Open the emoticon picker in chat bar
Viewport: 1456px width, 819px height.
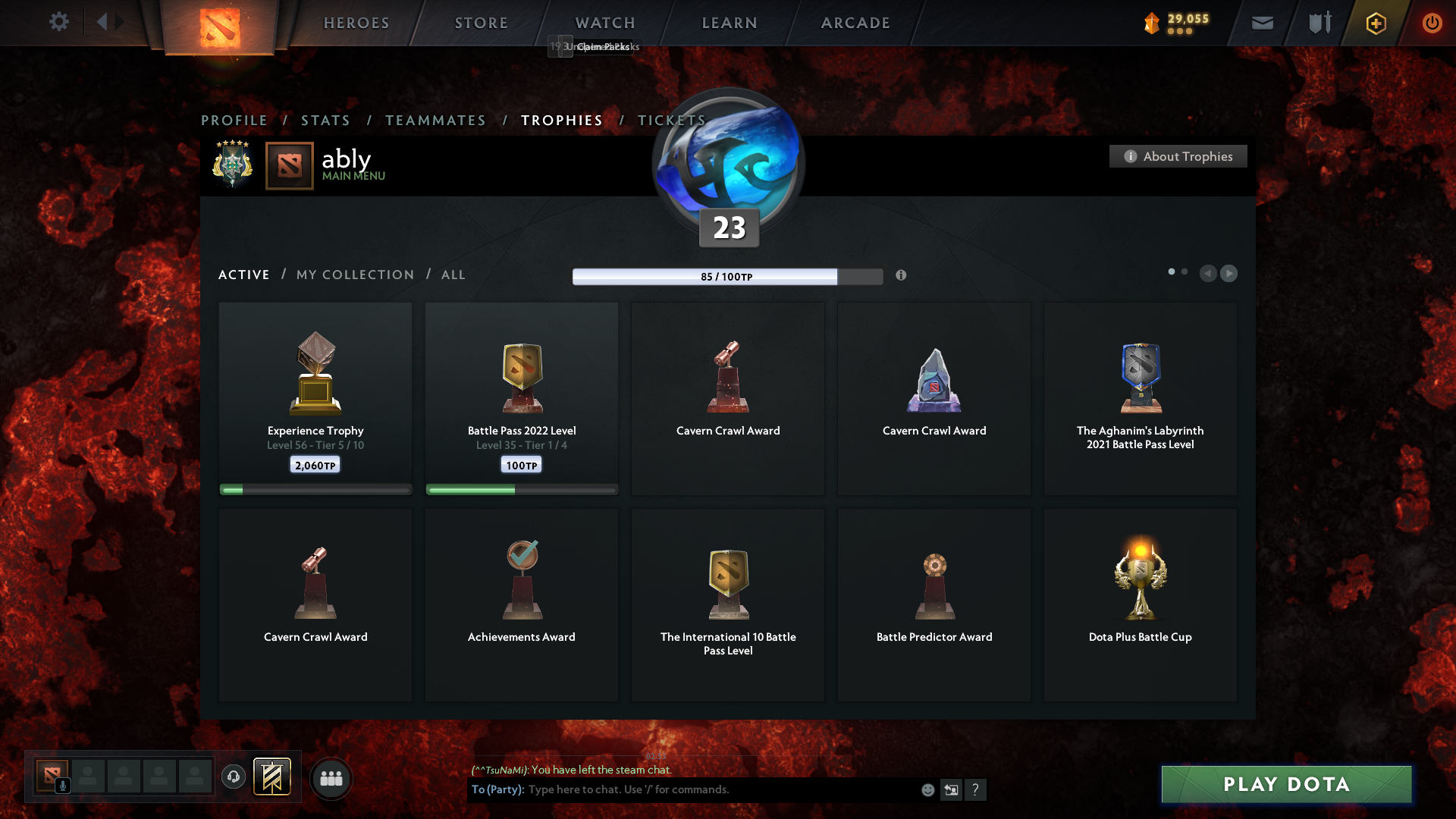coord(927,789)
